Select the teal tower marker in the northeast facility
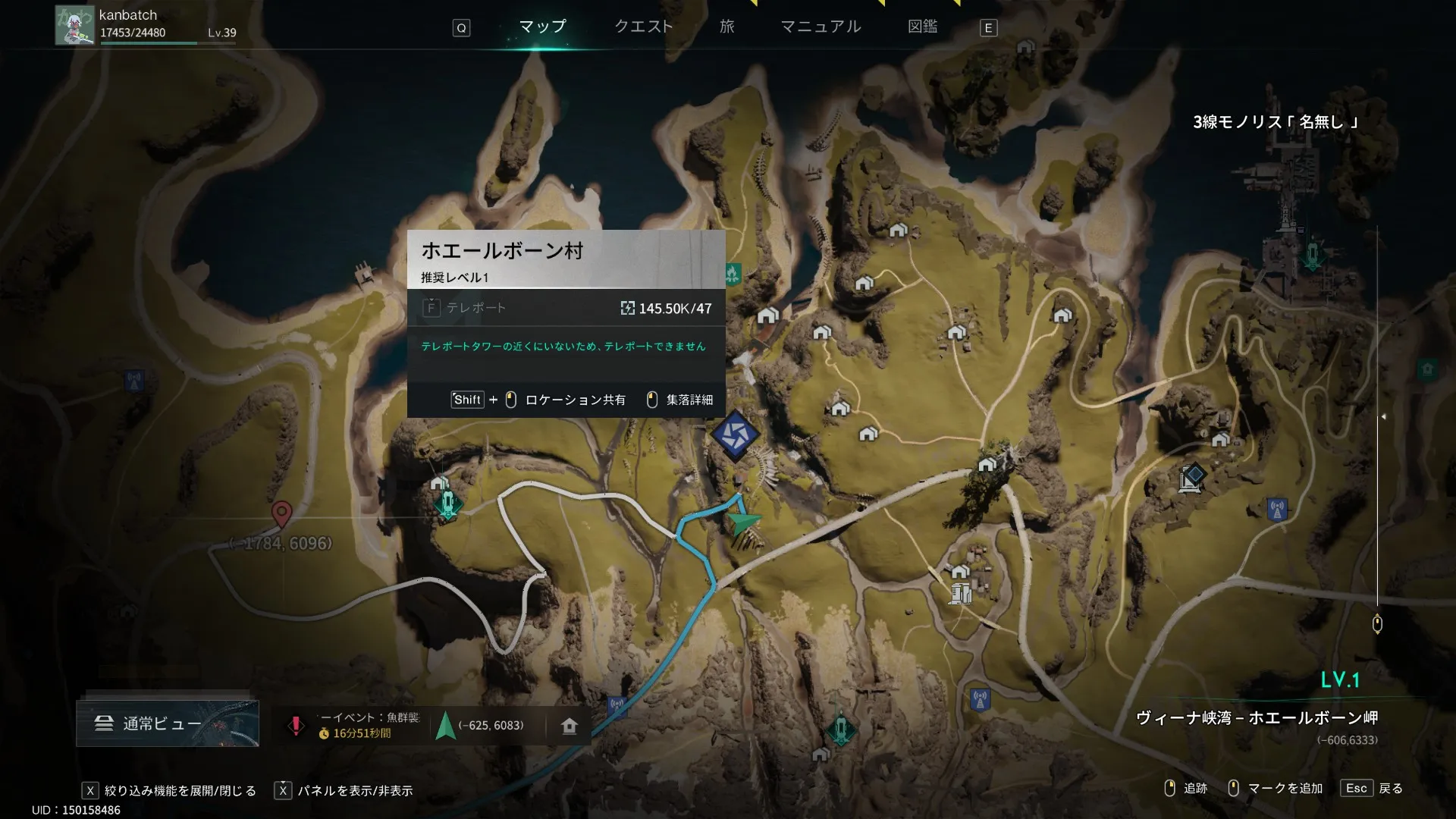 click(1313, 256)
